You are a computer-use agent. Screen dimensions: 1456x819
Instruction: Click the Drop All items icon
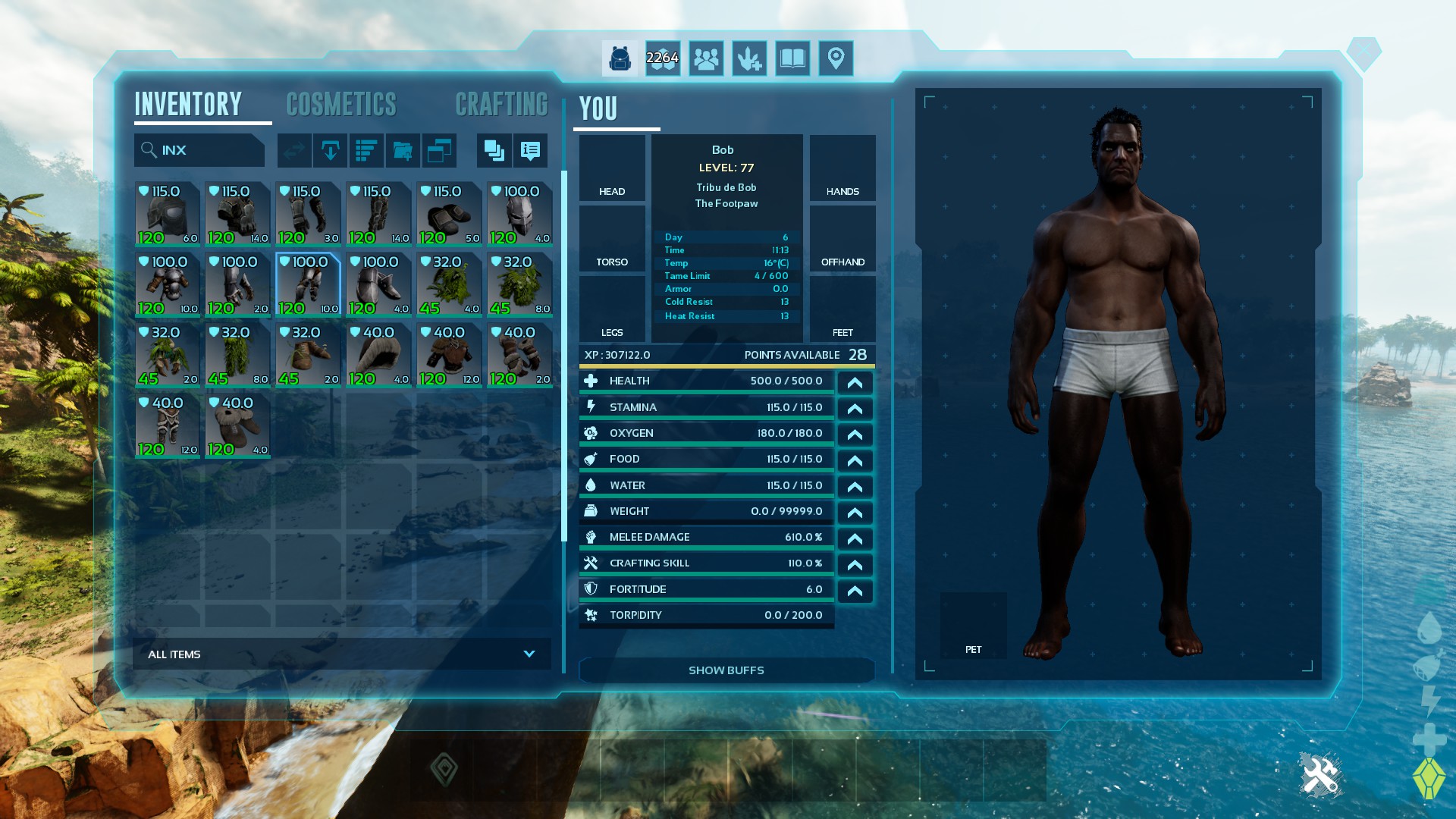[331, 150]
